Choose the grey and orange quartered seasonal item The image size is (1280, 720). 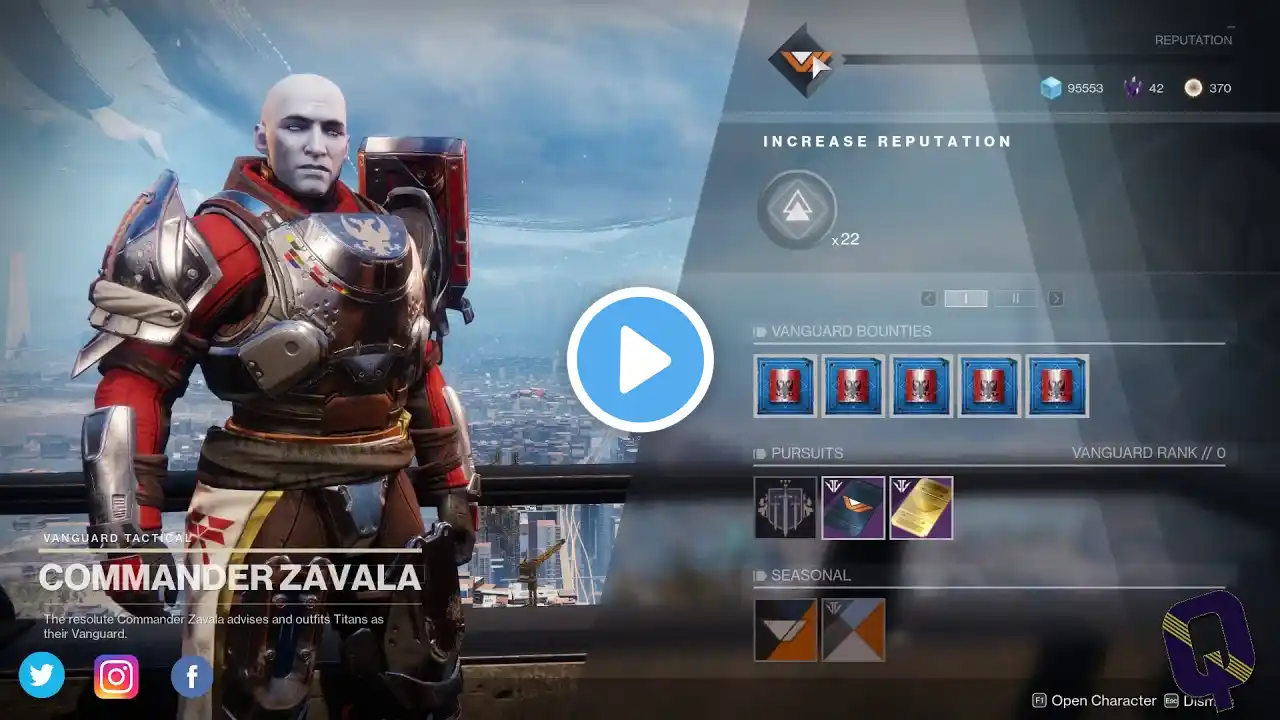[x=853, y=630]
